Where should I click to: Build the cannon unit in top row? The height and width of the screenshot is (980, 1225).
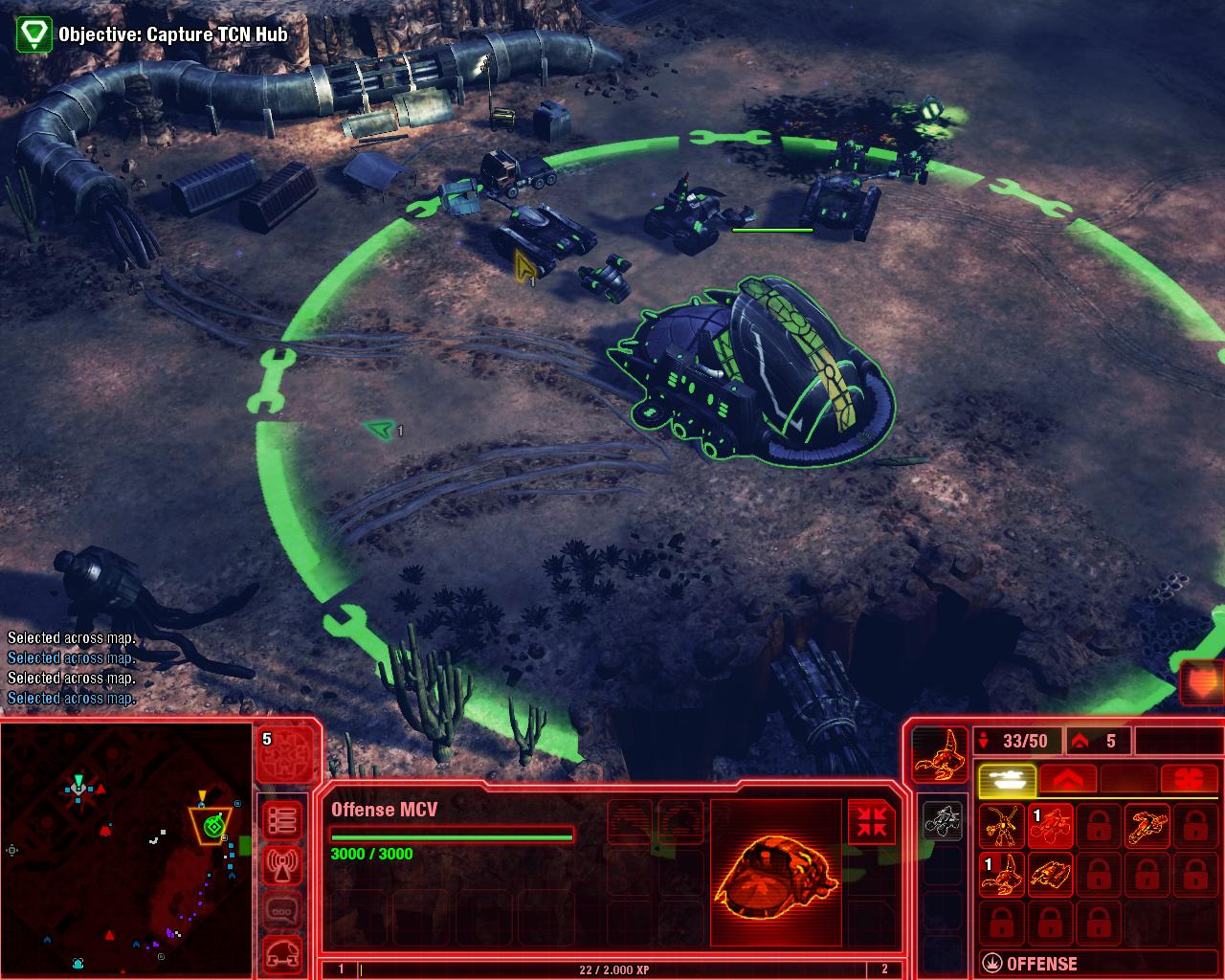(1147, 826)
